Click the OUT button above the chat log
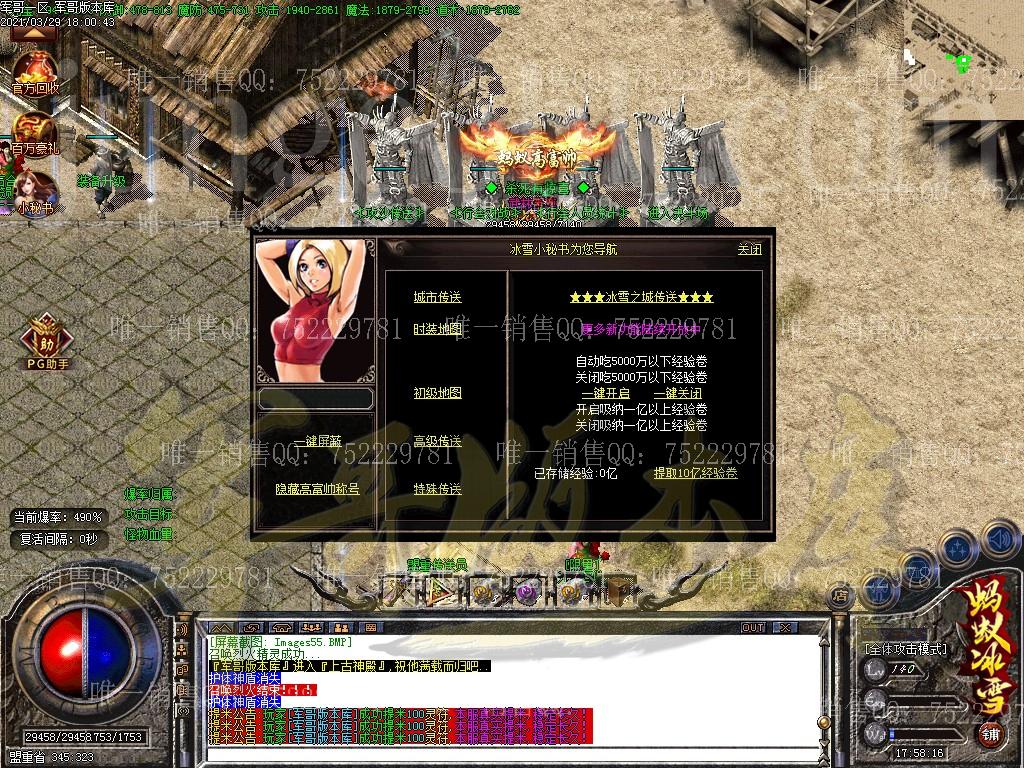The width and height of the screenshot is (1024, 768). [x=752, y=627]
